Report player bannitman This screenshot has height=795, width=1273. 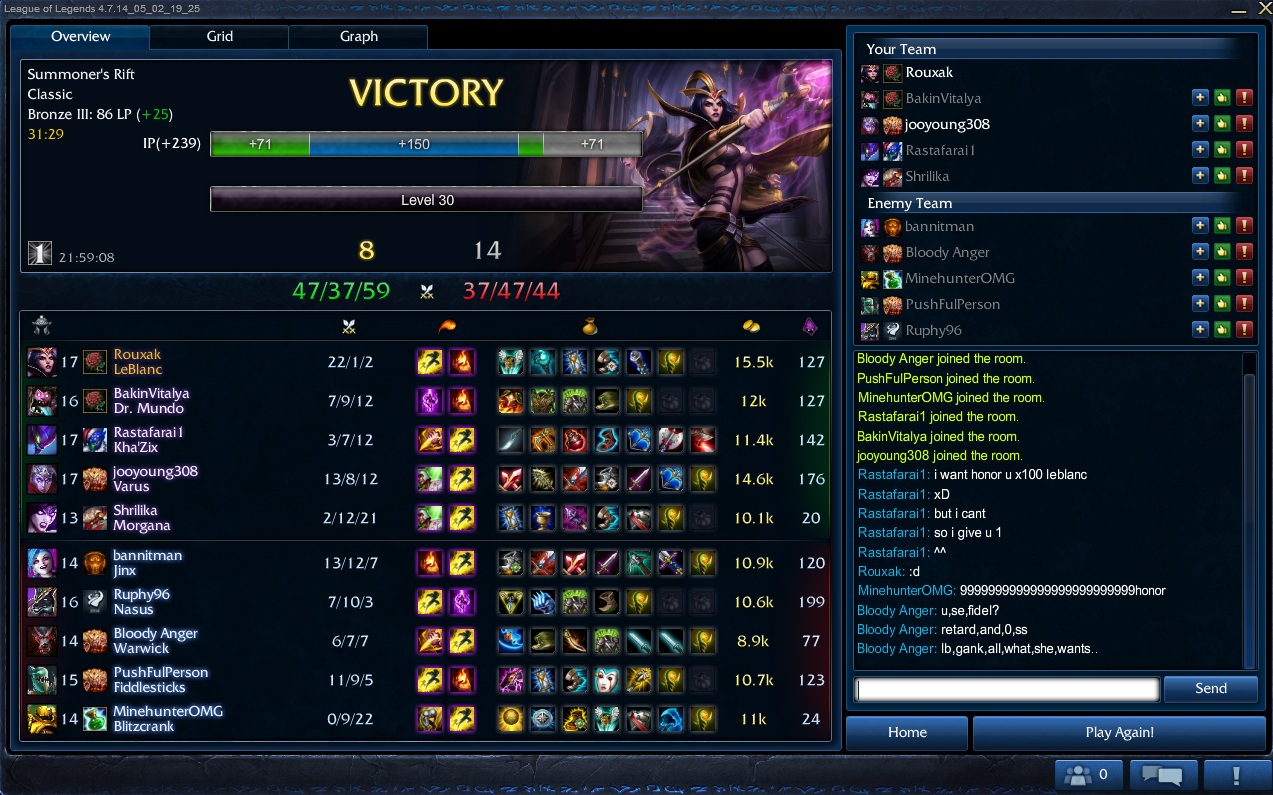[x=1244, y=226]
